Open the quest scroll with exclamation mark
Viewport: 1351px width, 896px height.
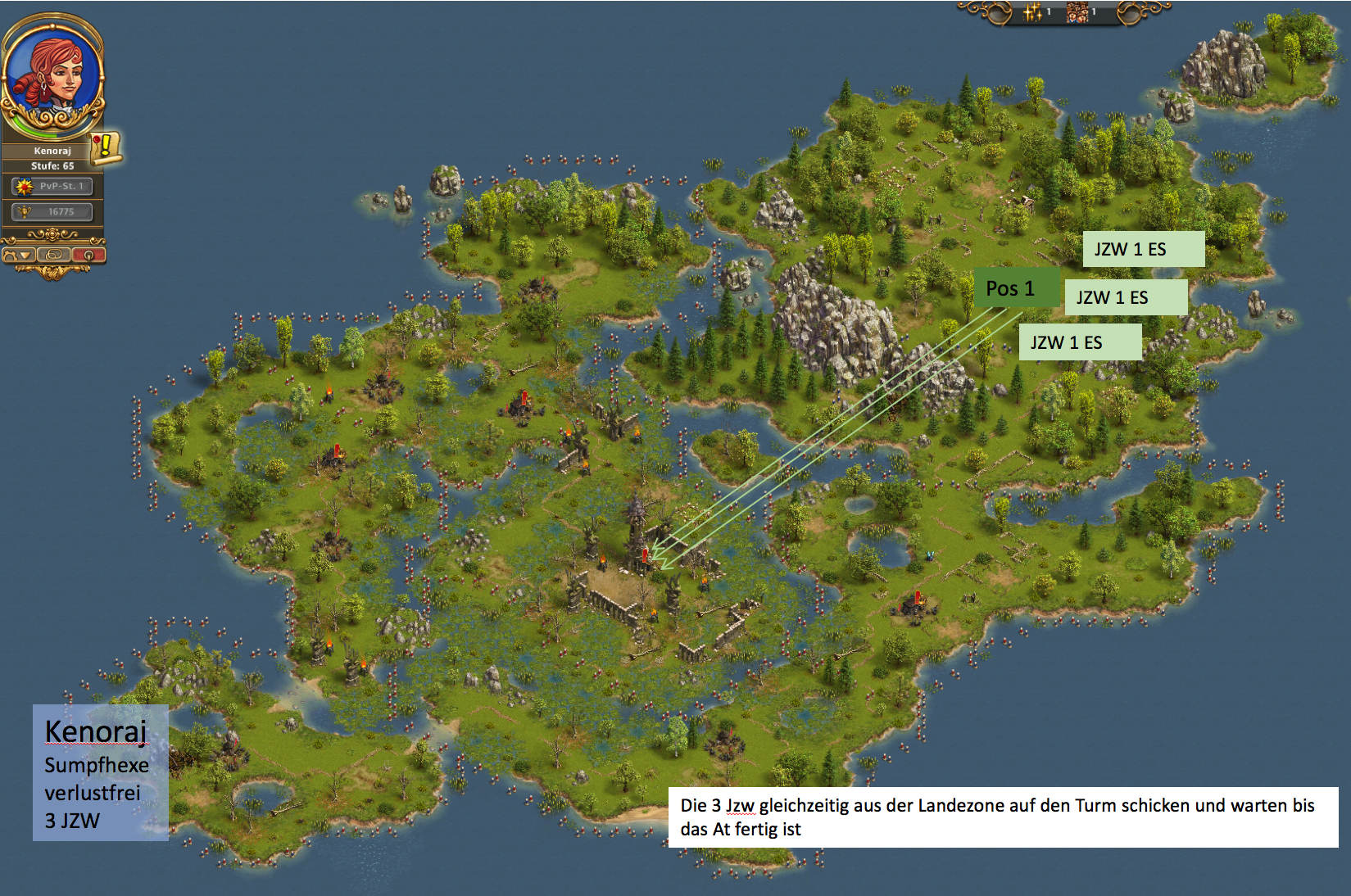point(106,147)
